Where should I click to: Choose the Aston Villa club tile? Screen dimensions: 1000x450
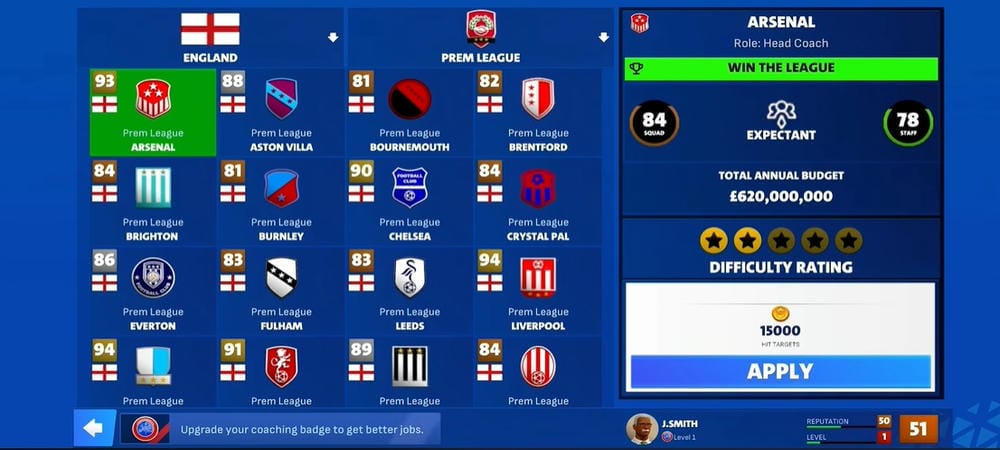(281, 112)
